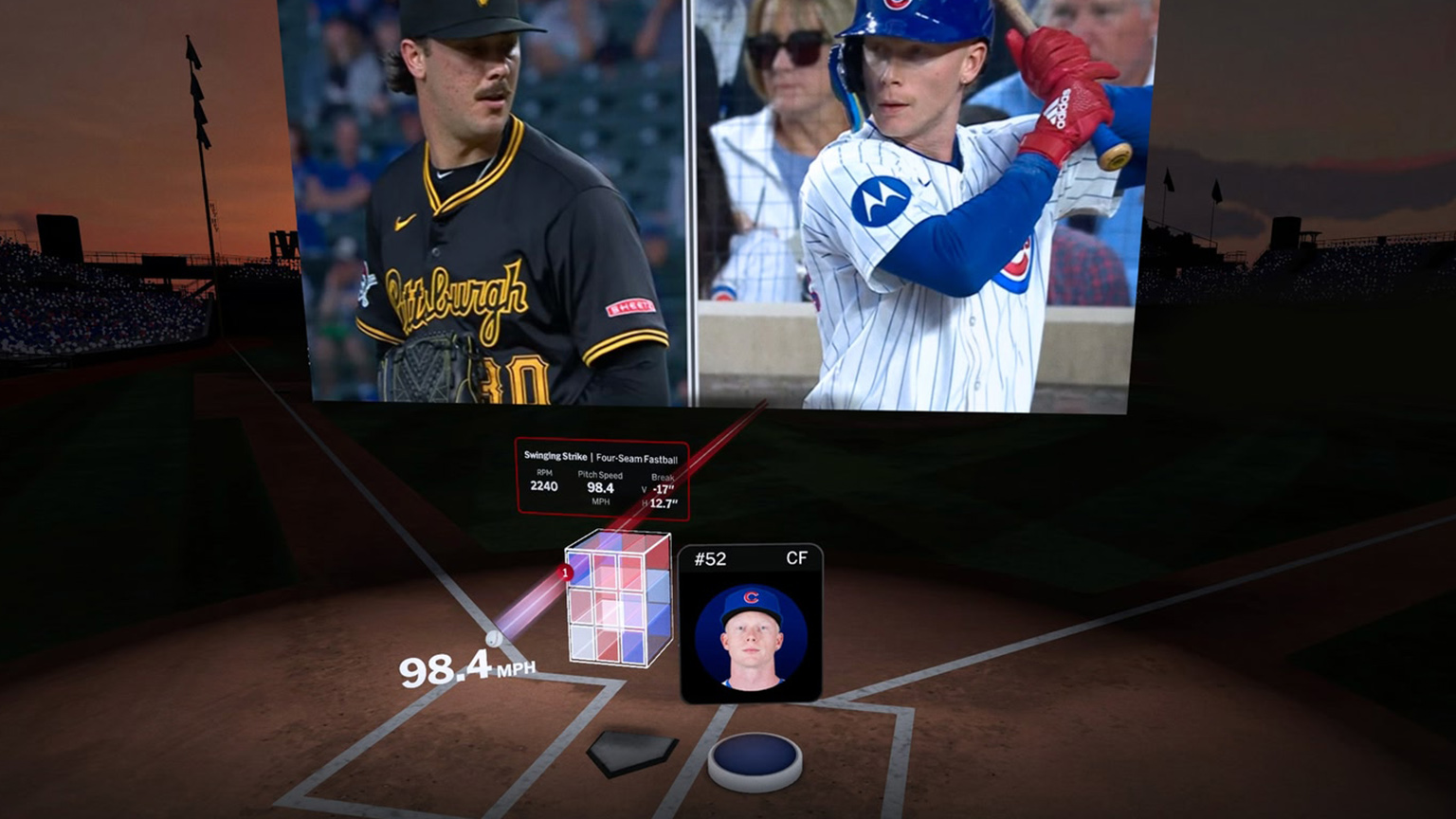Screen dimensions: 1456x819
Task: Open the #52 CF batter player card
Action: [750, 624]
